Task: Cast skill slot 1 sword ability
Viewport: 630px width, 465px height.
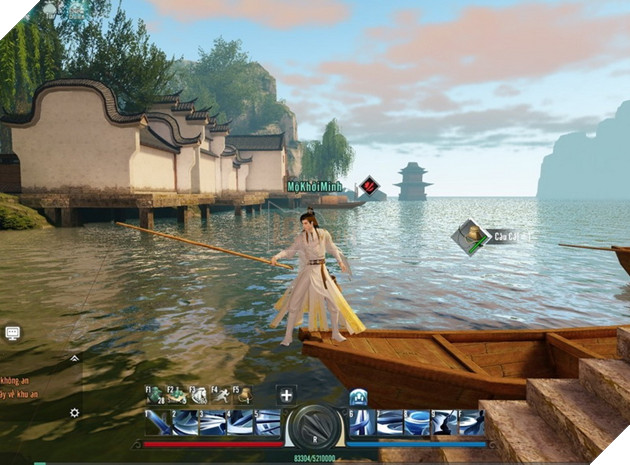Action: pos(159,423)
